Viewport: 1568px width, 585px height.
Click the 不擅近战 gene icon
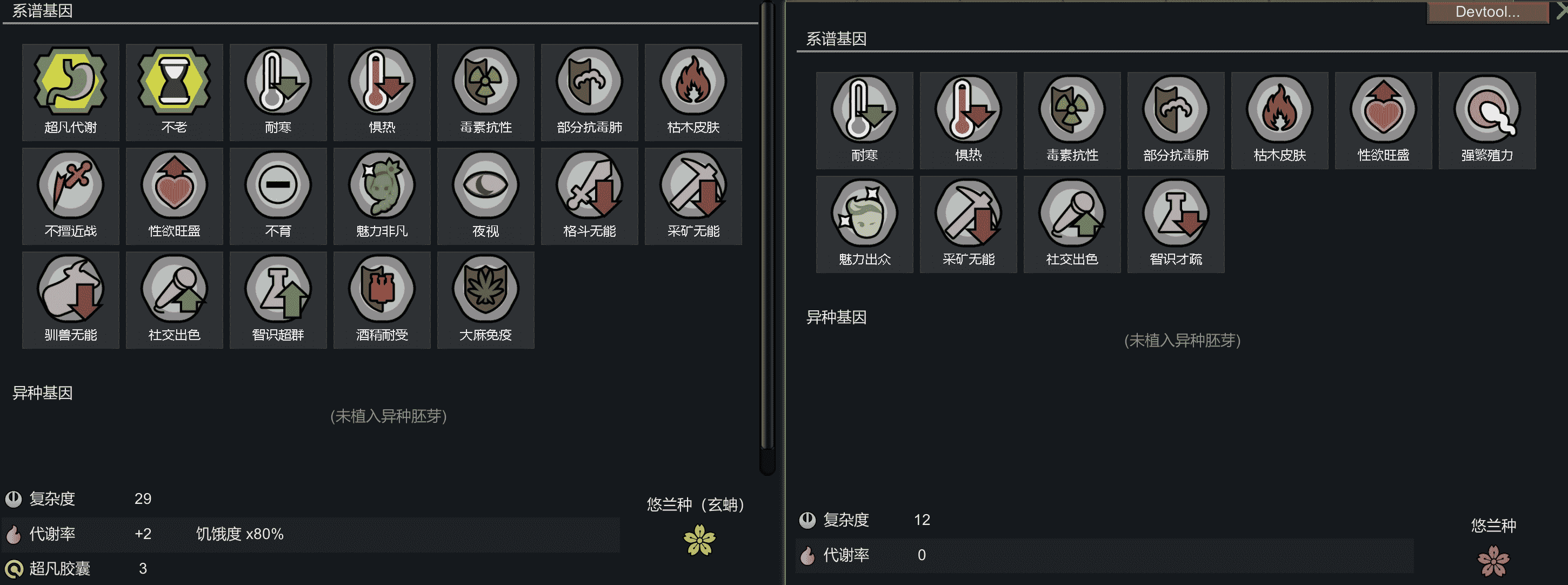[x=70, y=195]
